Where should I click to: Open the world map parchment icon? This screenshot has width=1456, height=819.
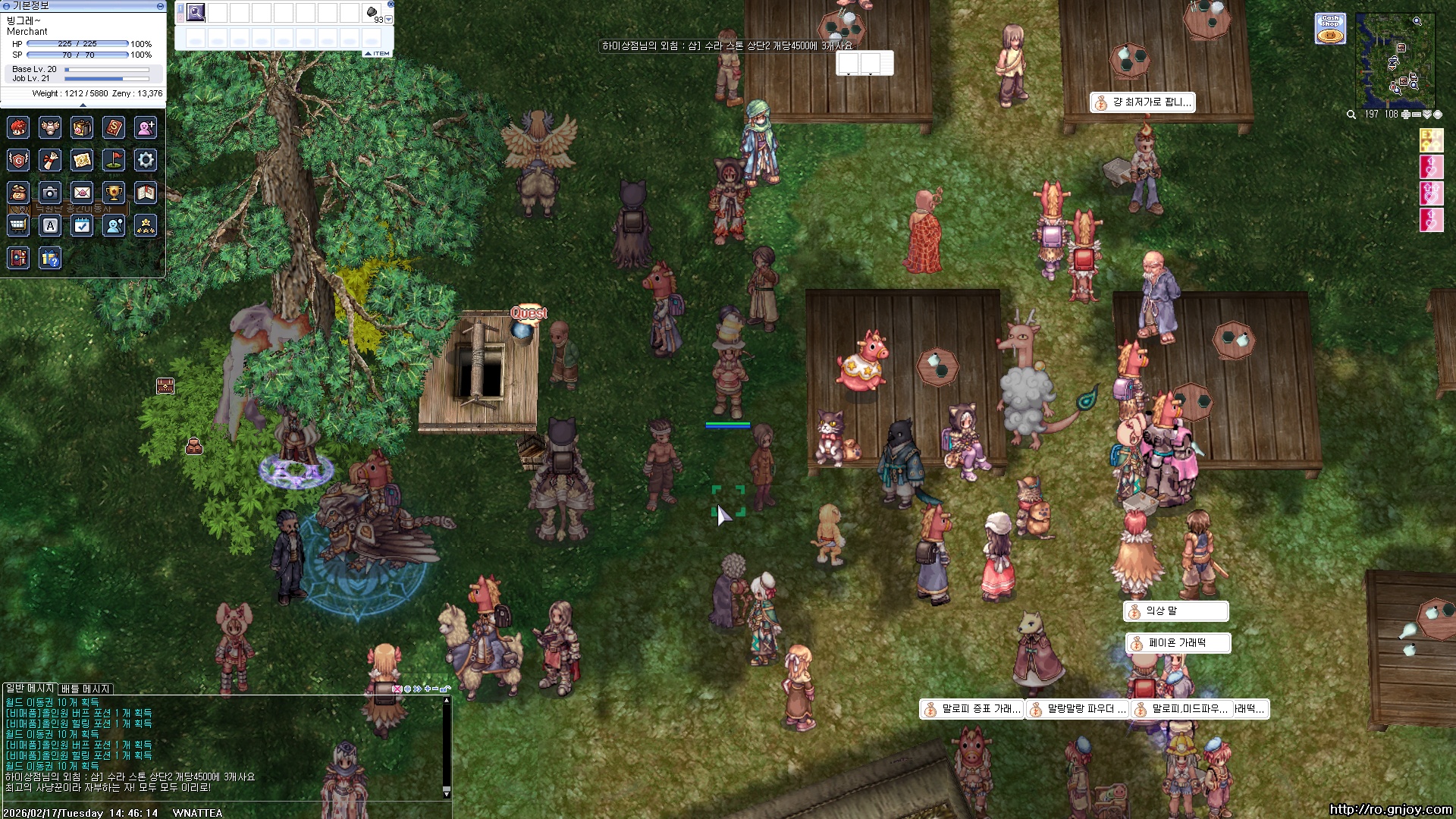(x=82, y=160)
